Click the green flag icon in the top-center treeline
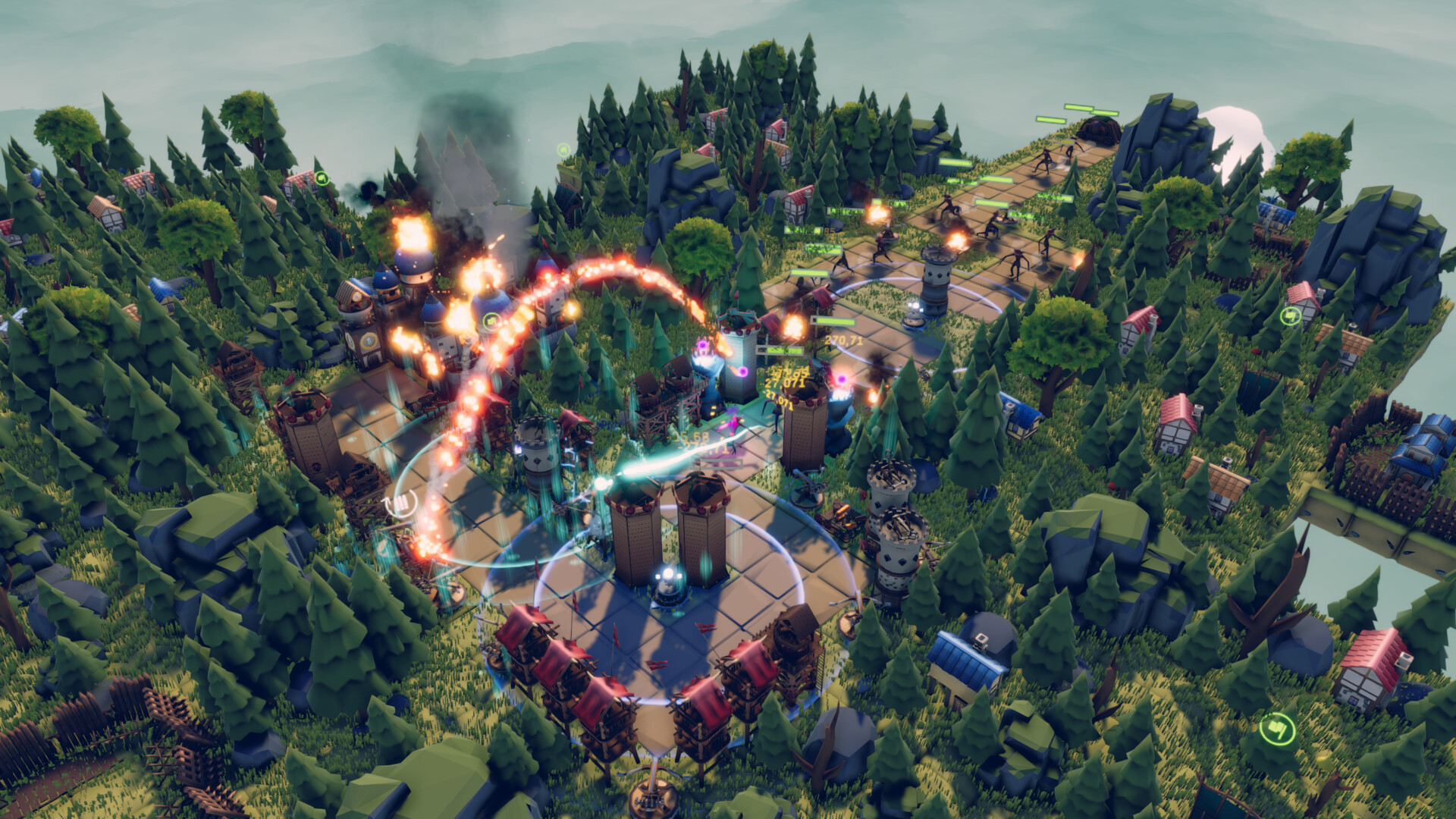The width and height of the screenshot is (1456, 819). click(x=562, y=148)
